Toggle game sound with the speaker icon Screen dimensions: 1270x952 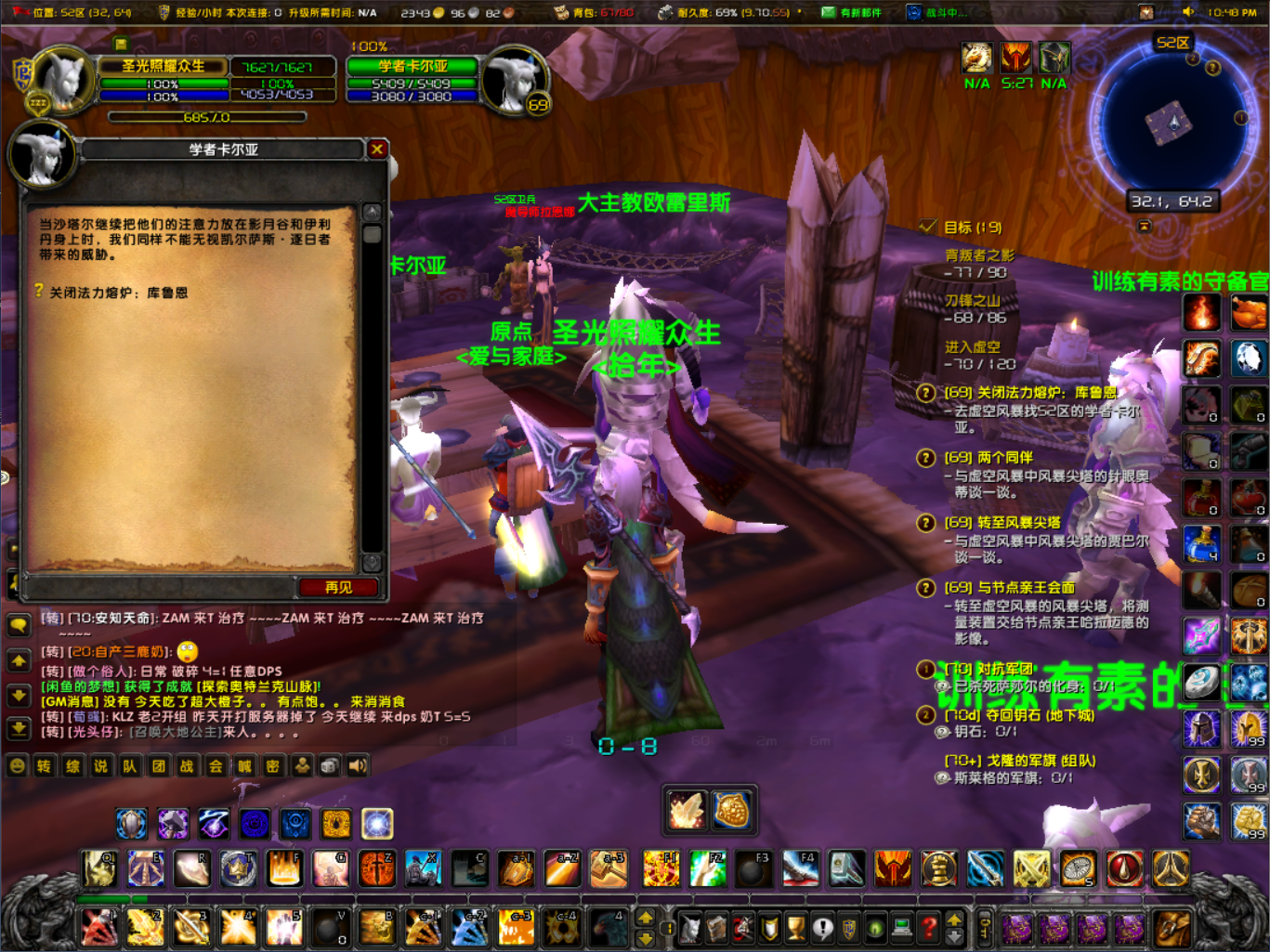[358, 766]
